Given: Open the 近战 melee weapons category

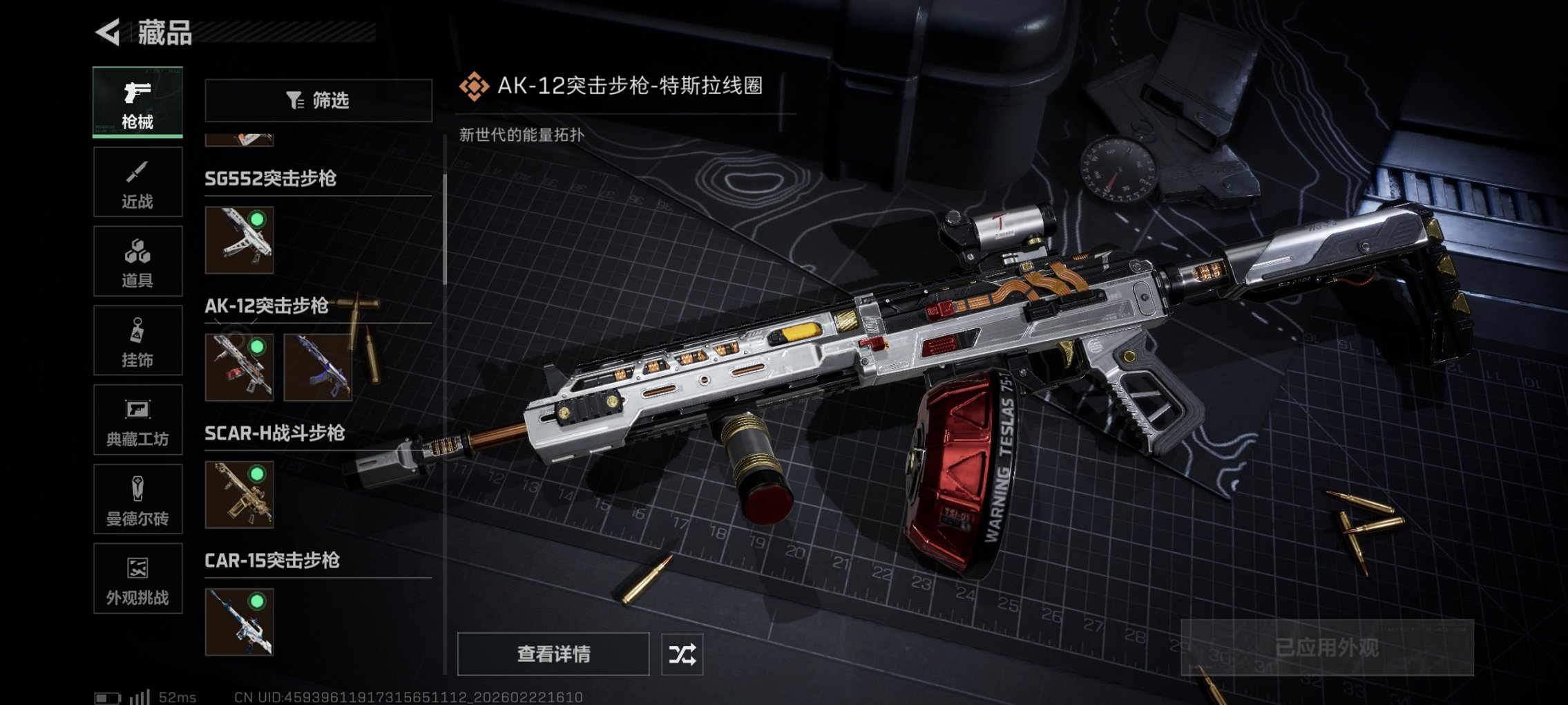Looking at the screenshot, I should click(137, 181).
